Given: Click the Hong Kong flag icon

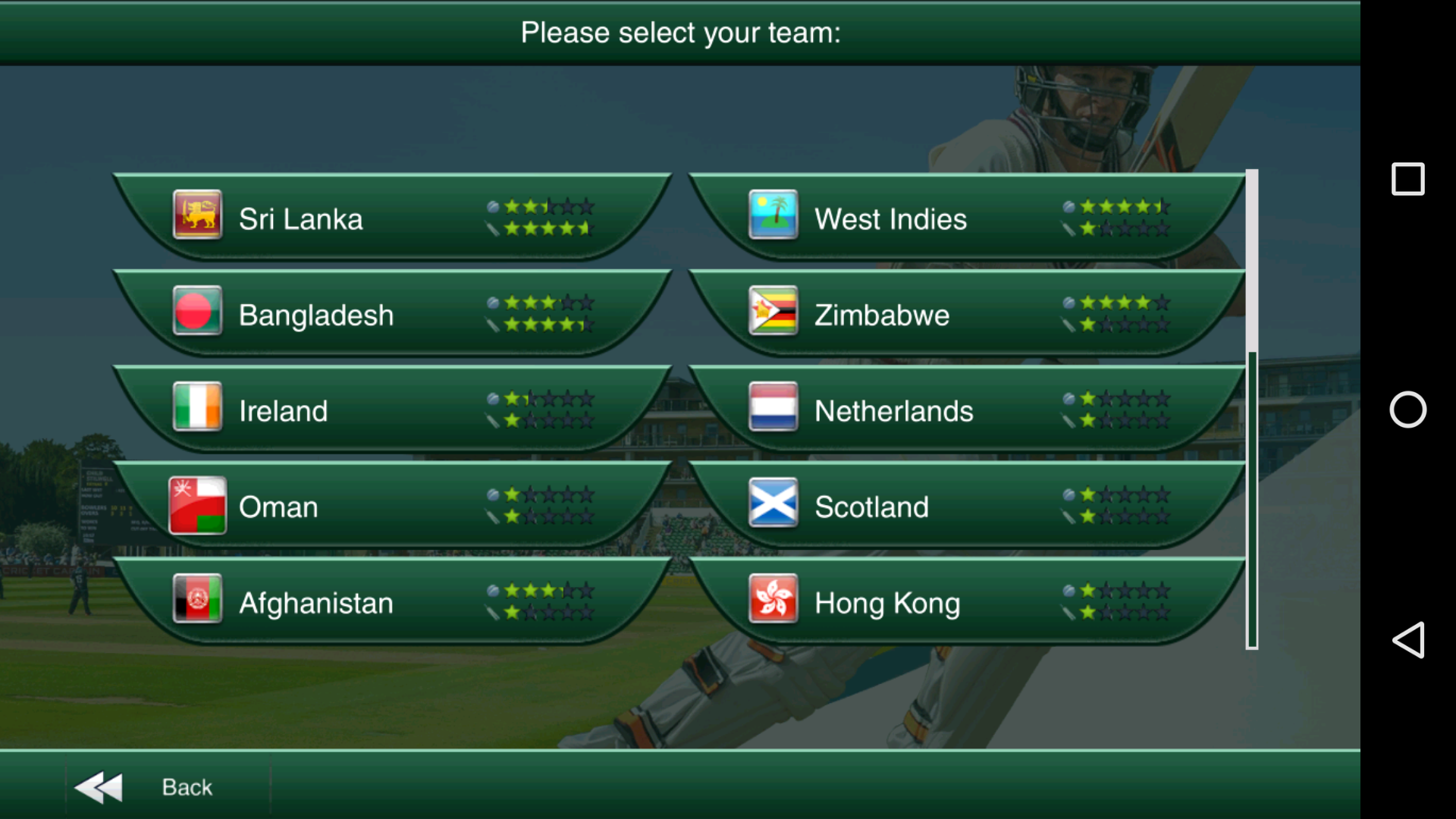Looking at the screenshot, I should (773, 603).
